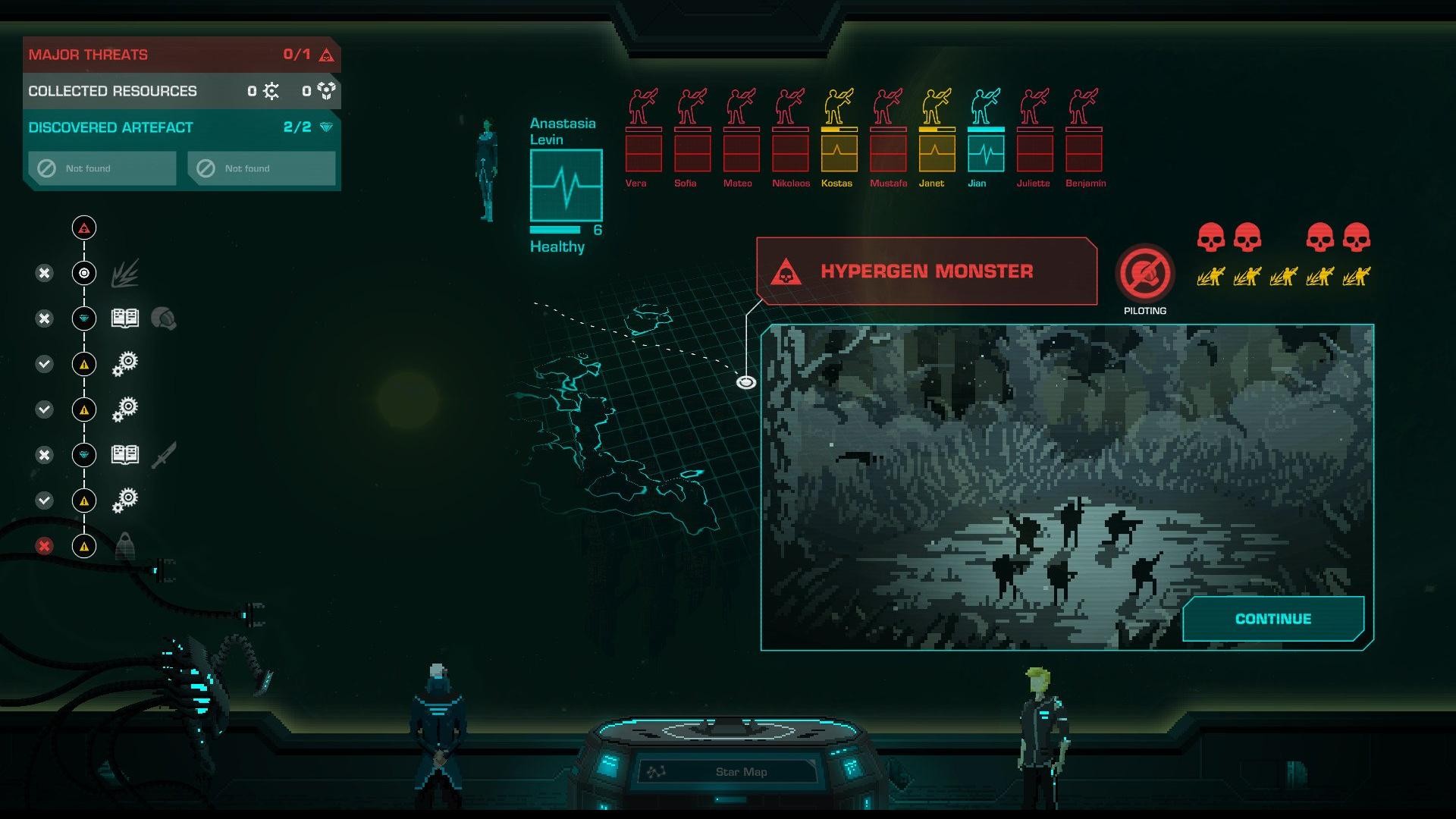Open the Collected Resources row
The height and width of the screenshot is (819, 1456).
pos(180,91)
